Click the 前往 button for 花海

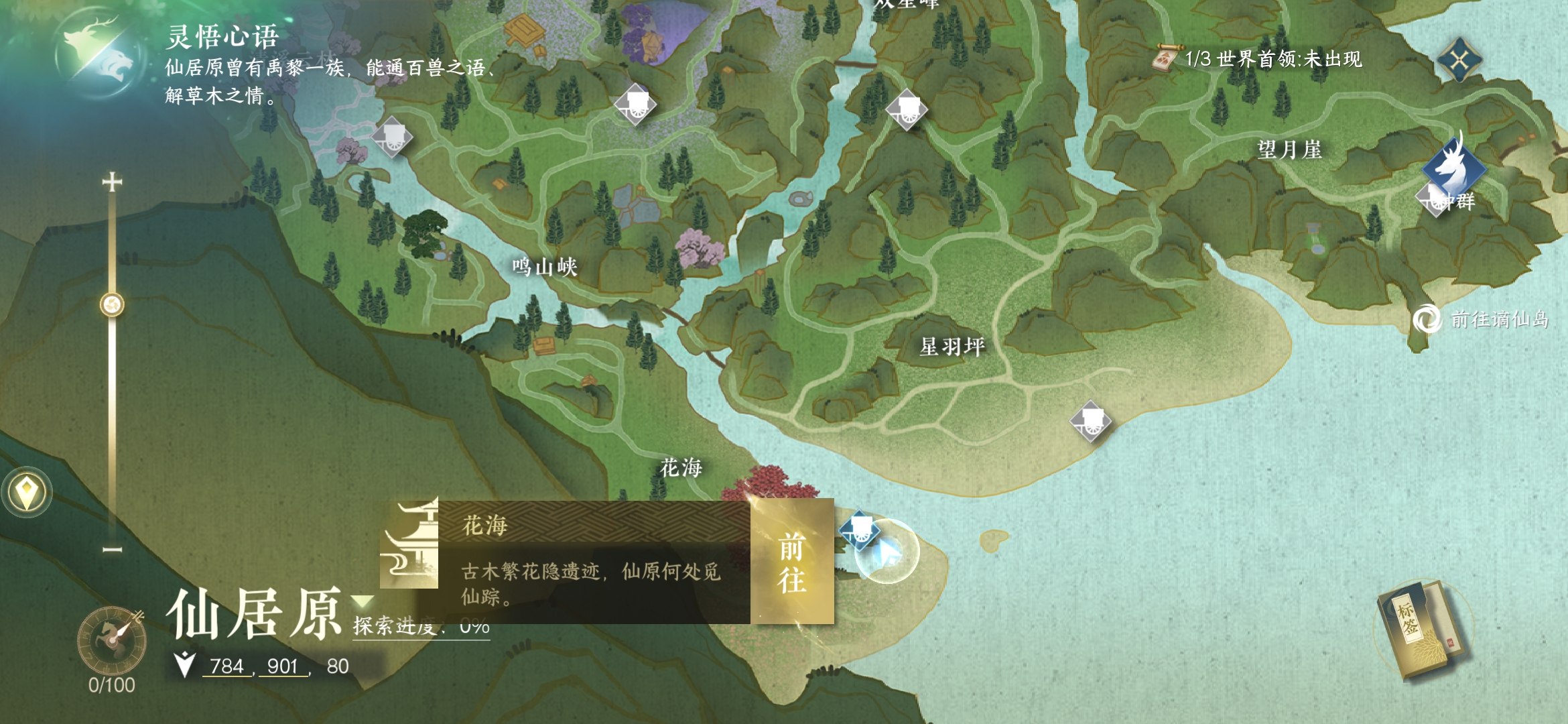coord(792,562)
